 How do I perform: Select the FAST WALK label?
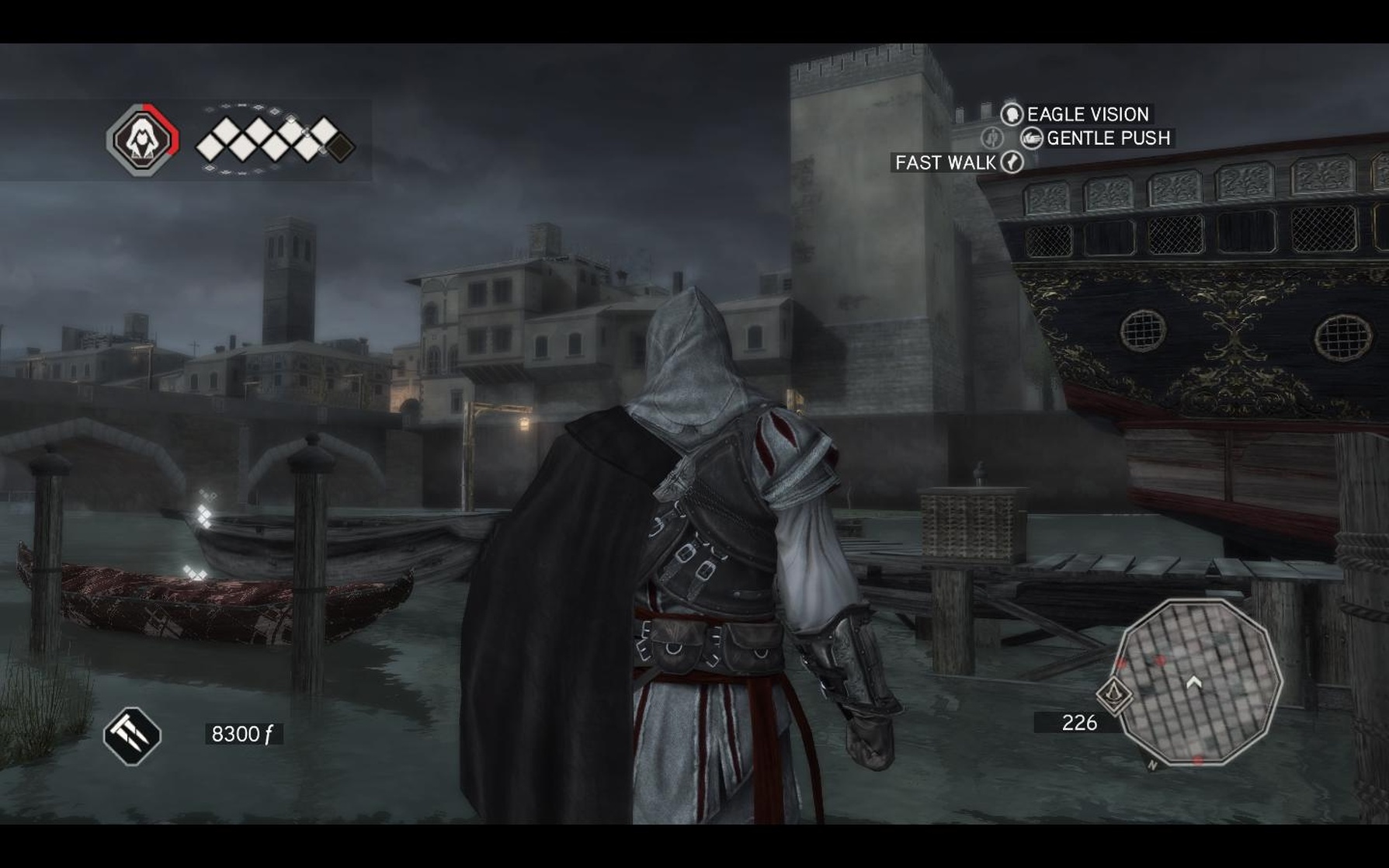[945, 161]
